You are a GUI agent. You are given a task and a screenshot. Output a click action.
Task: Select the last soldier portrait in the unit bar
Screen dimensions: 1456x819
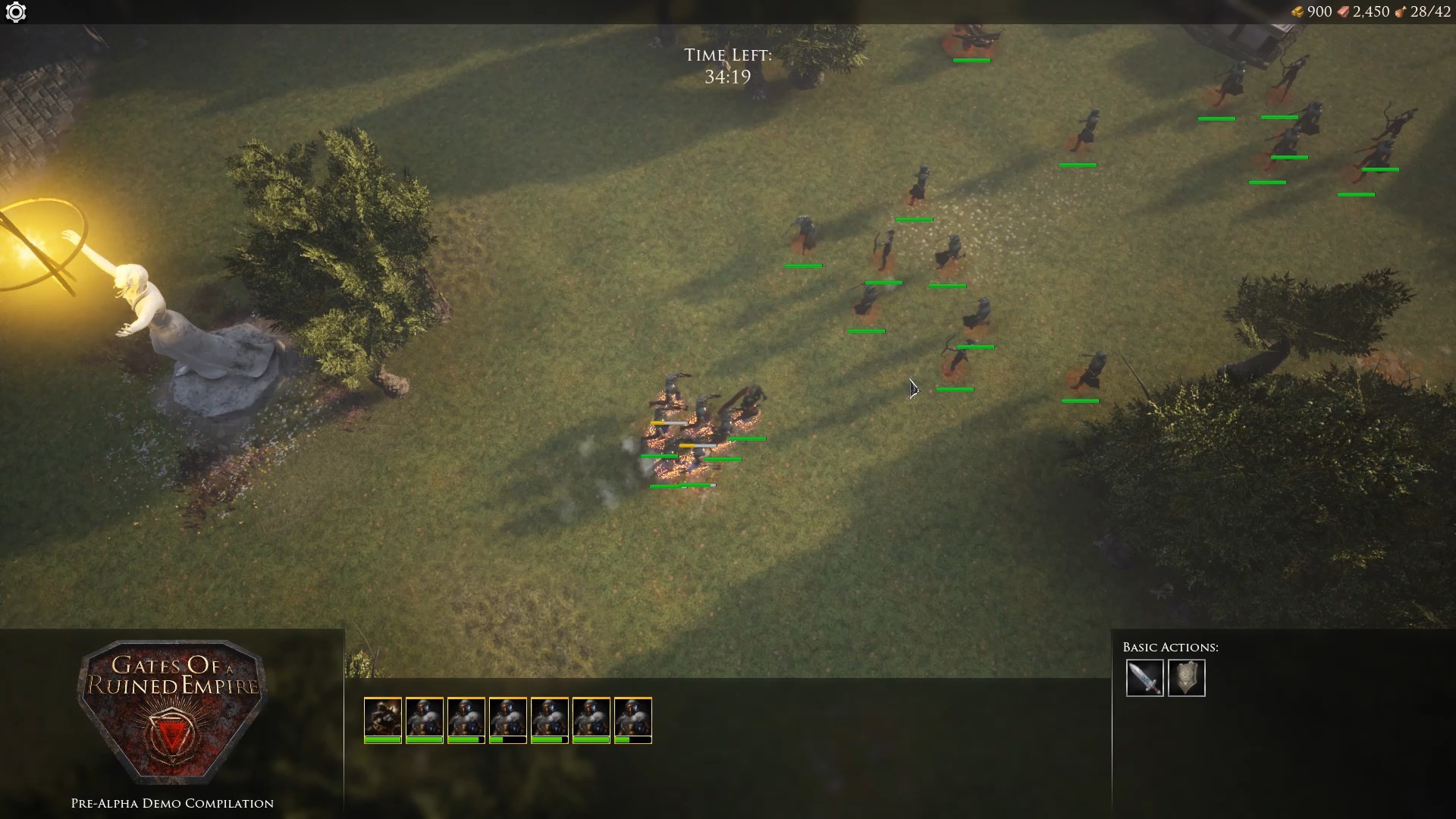(x=634, y=719)
